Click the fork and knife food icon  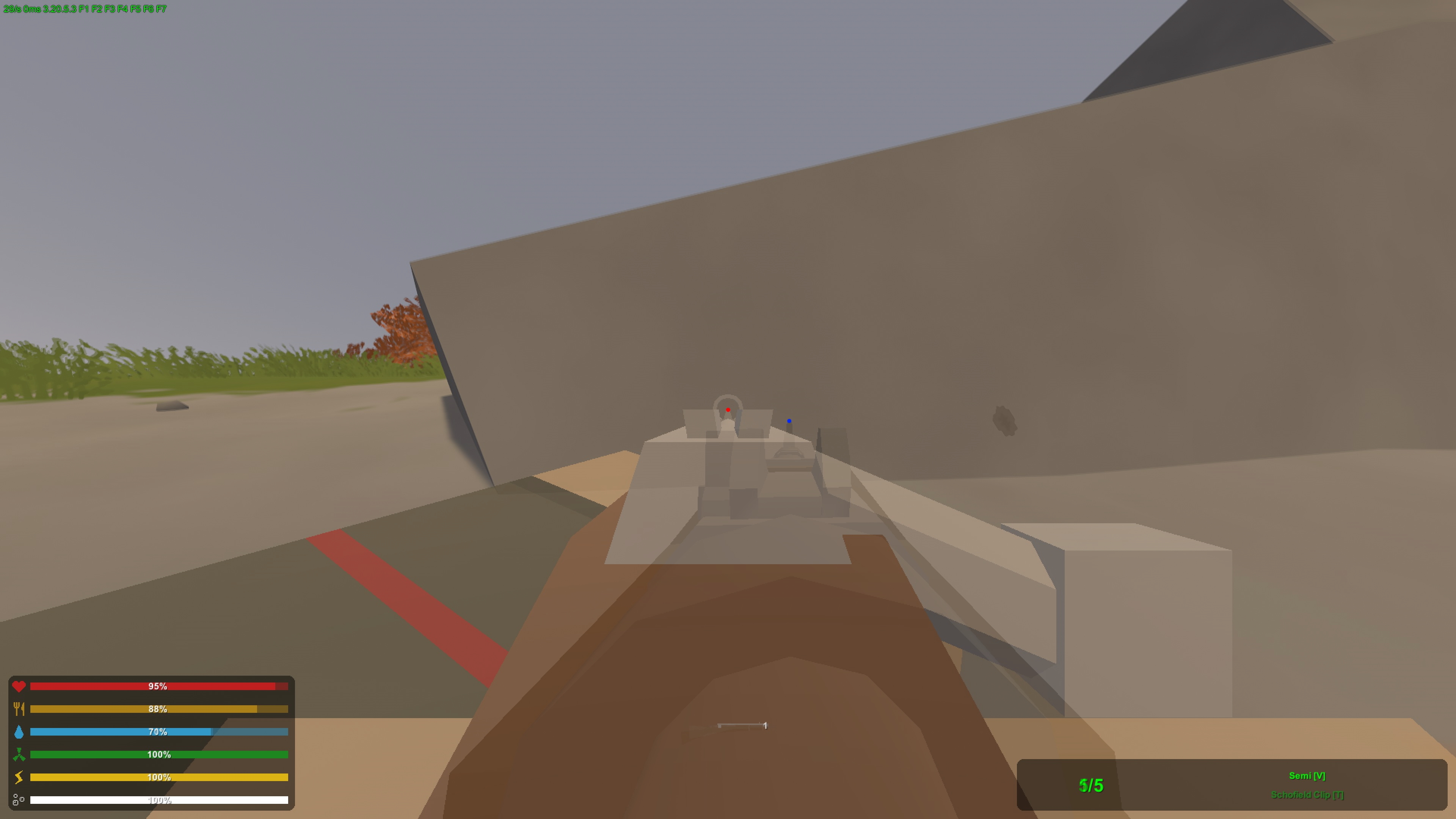pos(19,709)
